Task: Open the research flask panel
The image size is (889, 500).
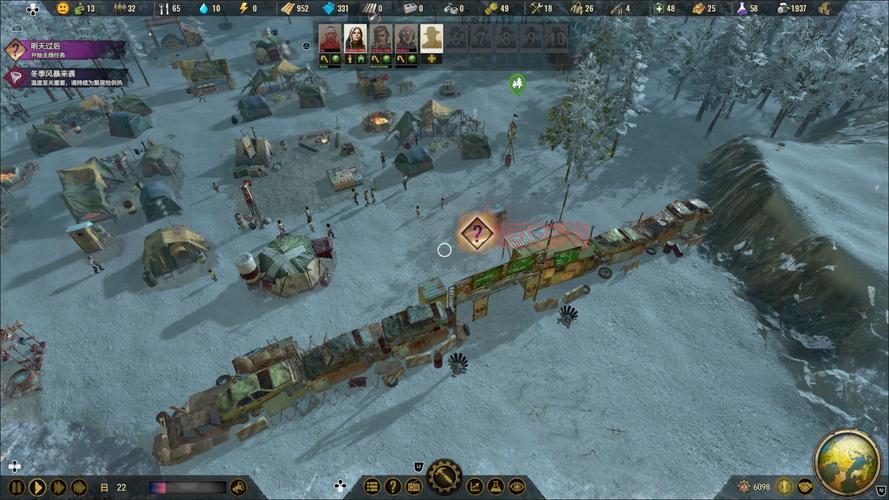Action: pyautogui.click(x=495, y=487)
